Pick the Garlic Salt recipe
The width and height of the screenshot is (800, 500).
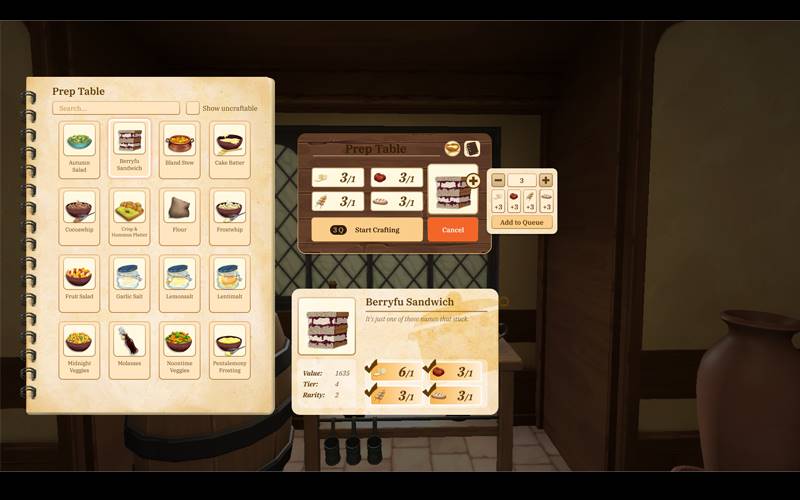pos(129,282)
